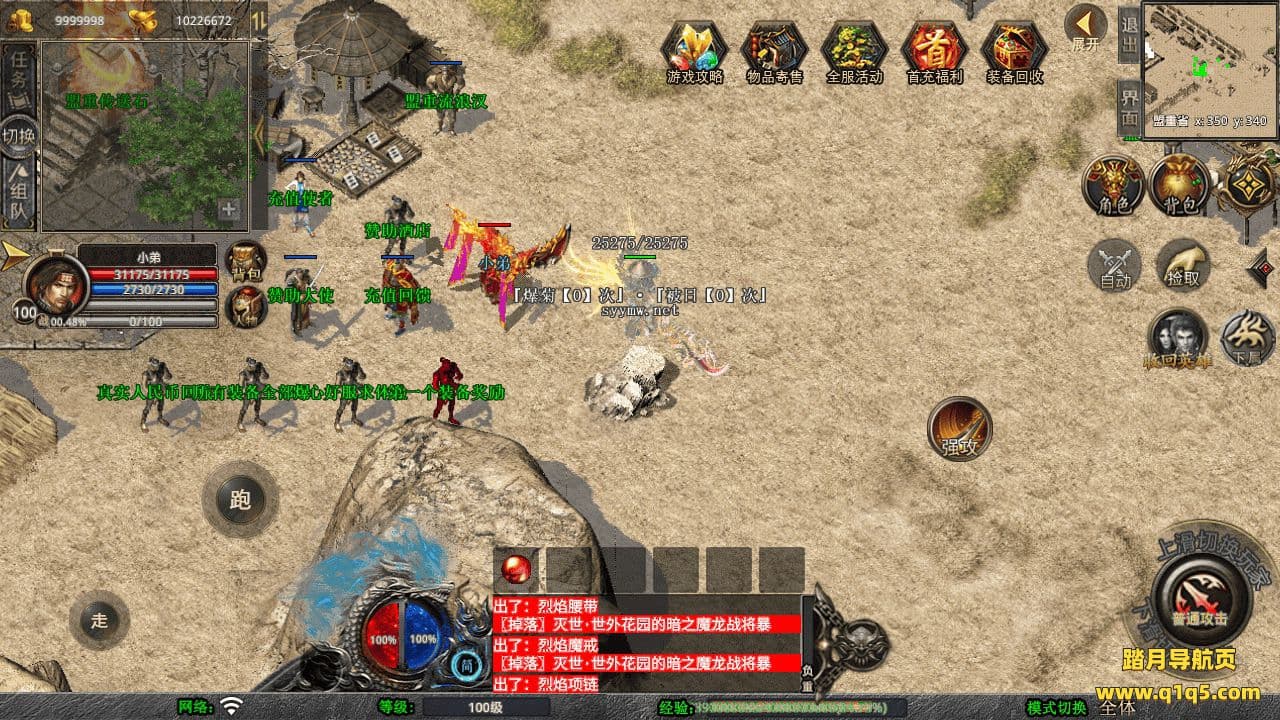This screenshot has width=1280, height=720.
Task: Click the 展开 expand arrow
Action: click(x=1084, y=26)
